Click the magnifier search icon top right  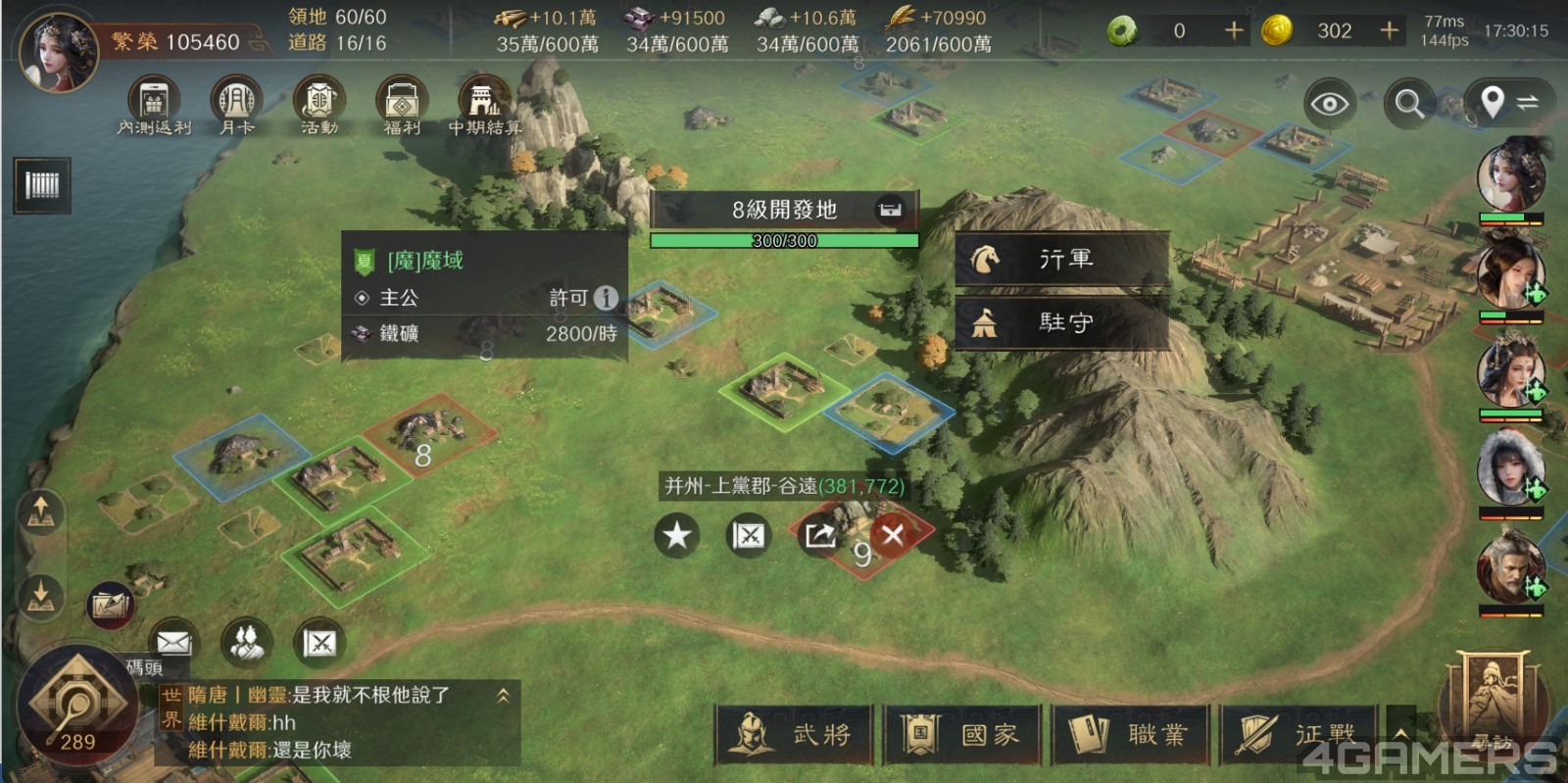click(1408, 102)
